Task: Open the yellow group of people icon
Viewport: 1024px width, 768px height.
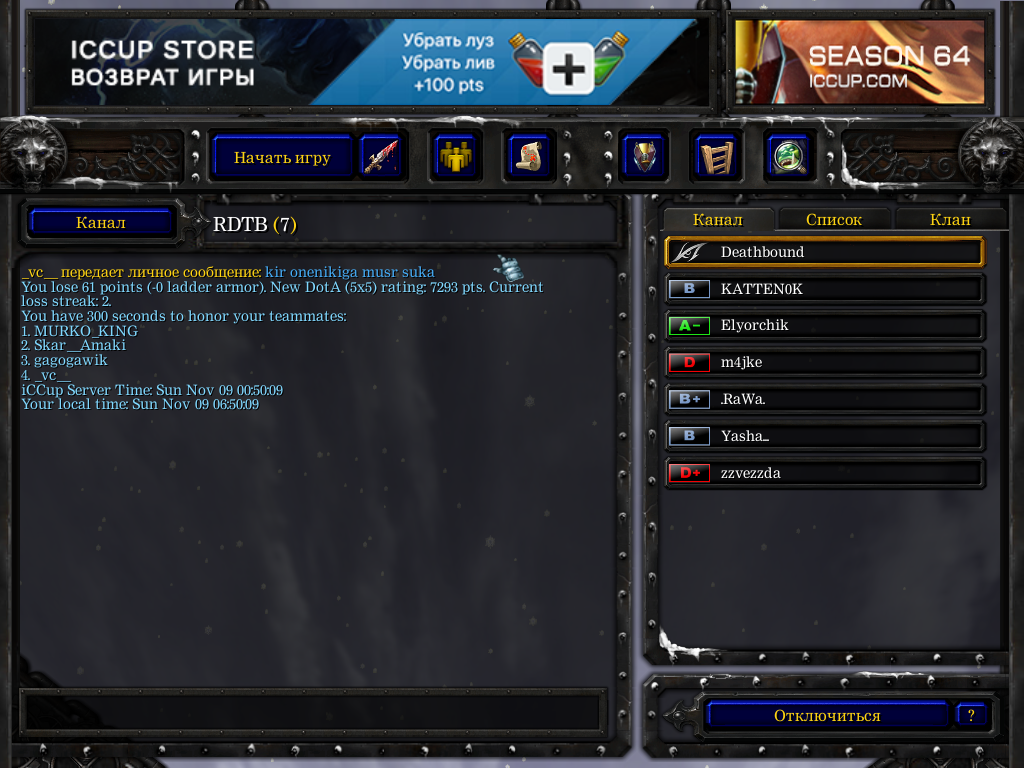Action: pyautogui.click(x=455, y=157)
